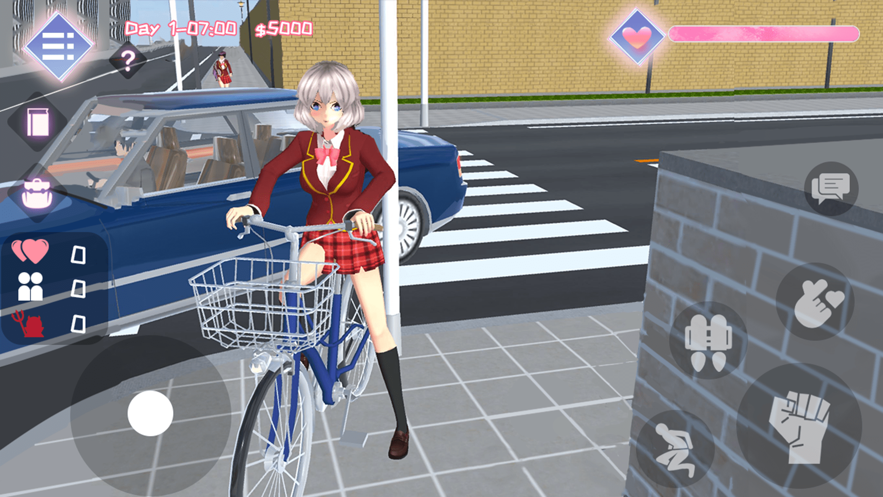This screenshot has width=883, height=497.
Task: Tap the chat speech bubble button
Action: pos(830,187)
